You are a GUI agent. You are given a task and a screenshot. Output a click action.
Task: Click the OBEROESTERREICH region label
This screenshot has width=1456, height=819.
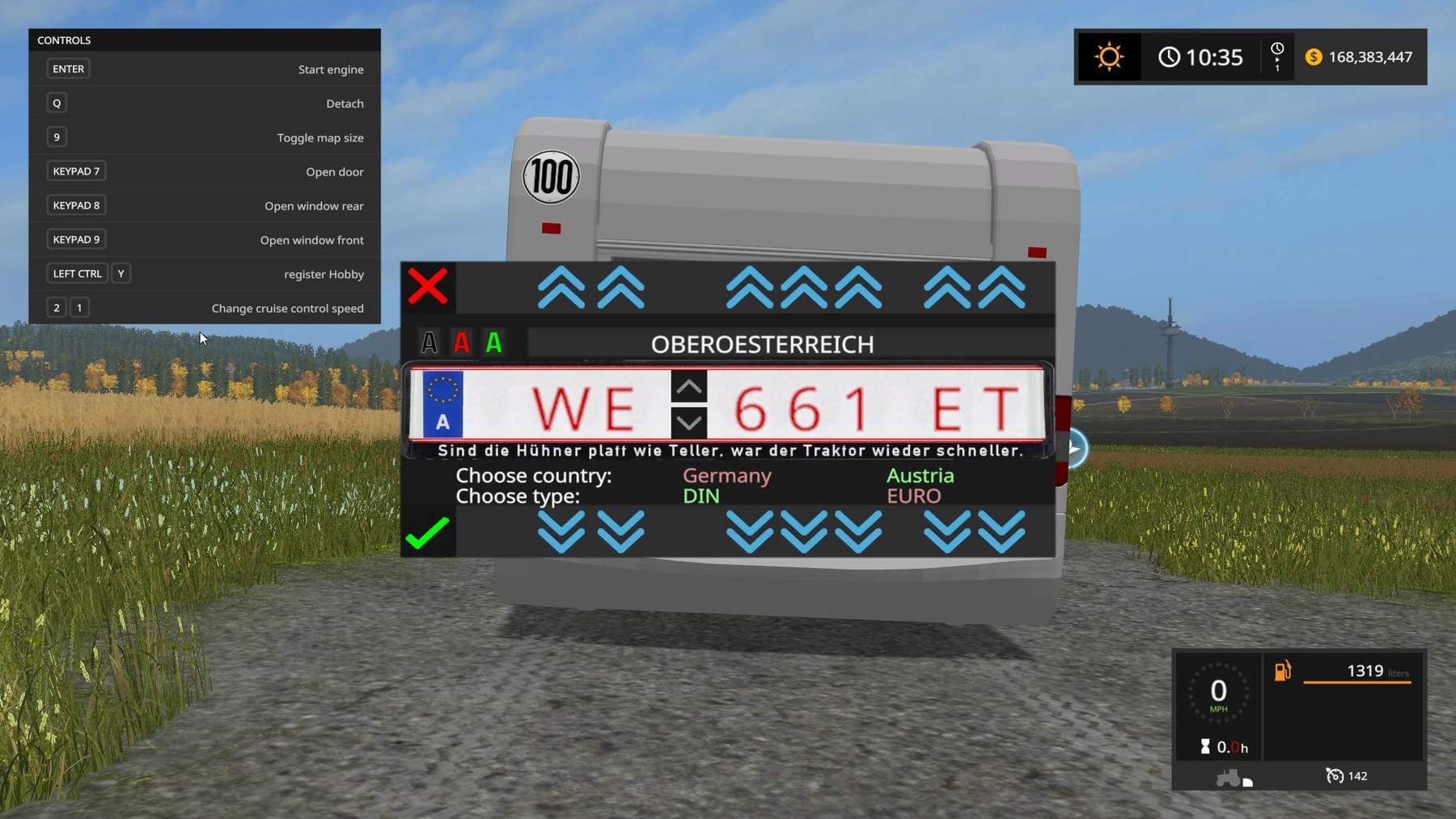(x=762, y=344)
